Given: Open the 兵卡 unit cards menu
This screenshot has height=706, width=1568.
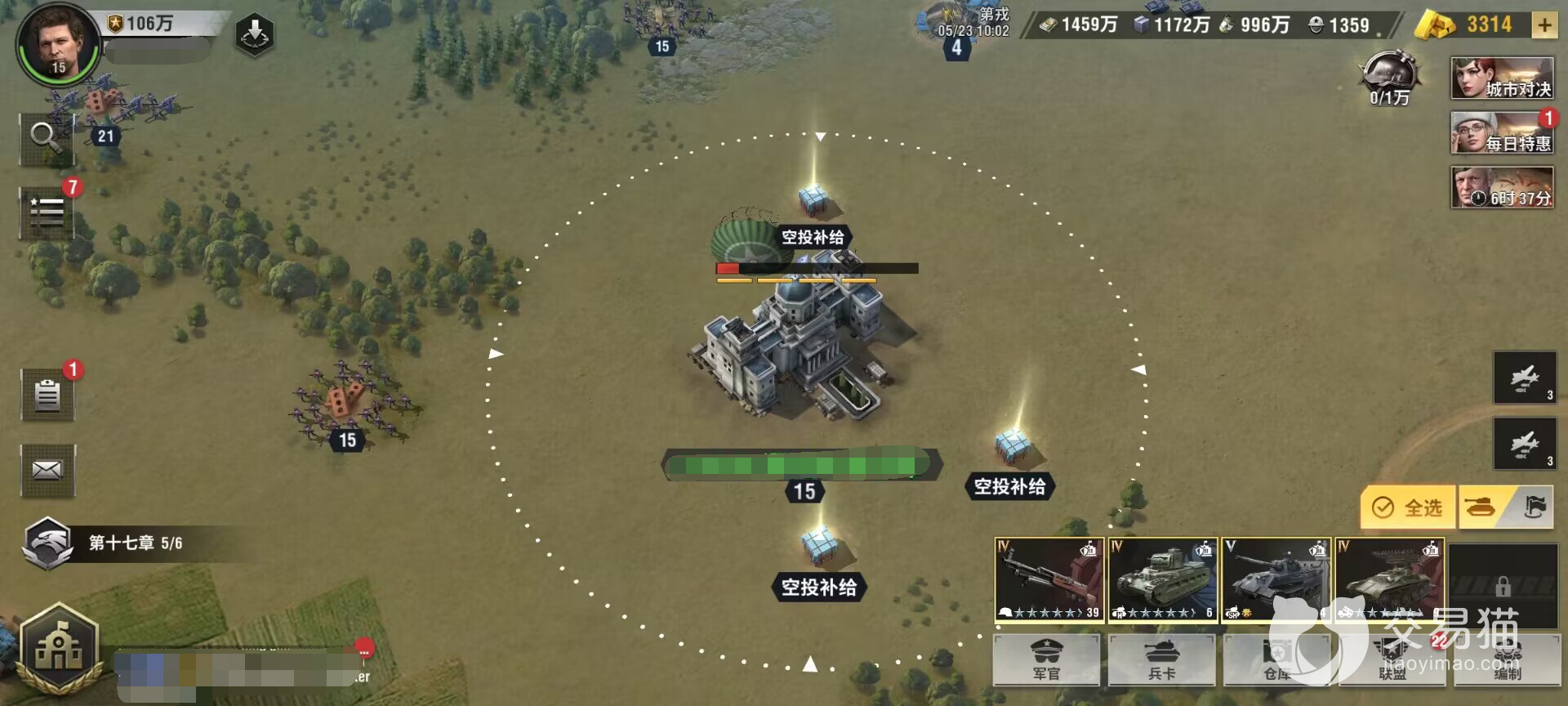Looking at the screenshot, I should click(1161, 660).
